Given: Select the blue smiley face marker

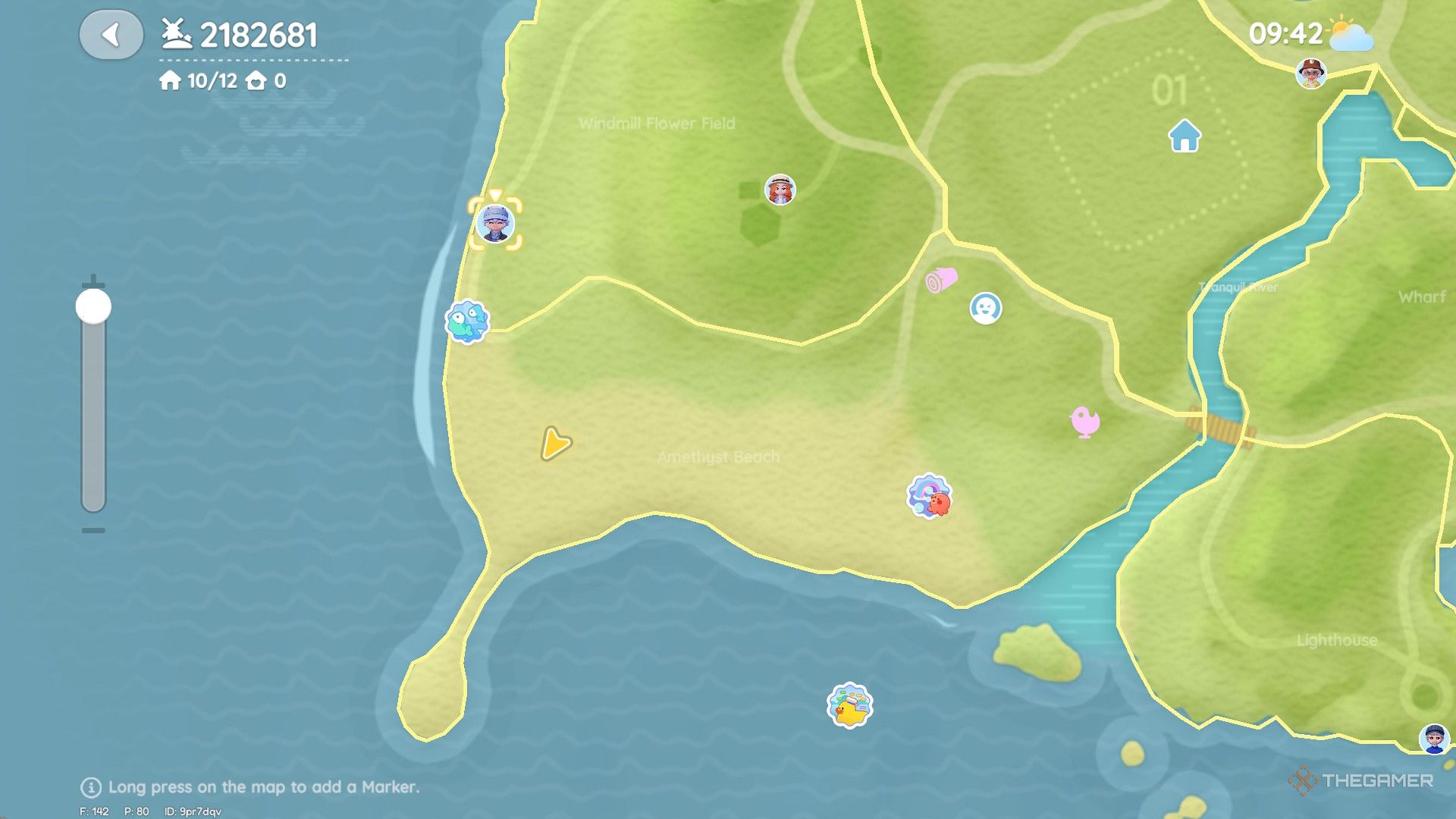Looking at the screenshot, I should pyautogui.click(x=986, y=309).
